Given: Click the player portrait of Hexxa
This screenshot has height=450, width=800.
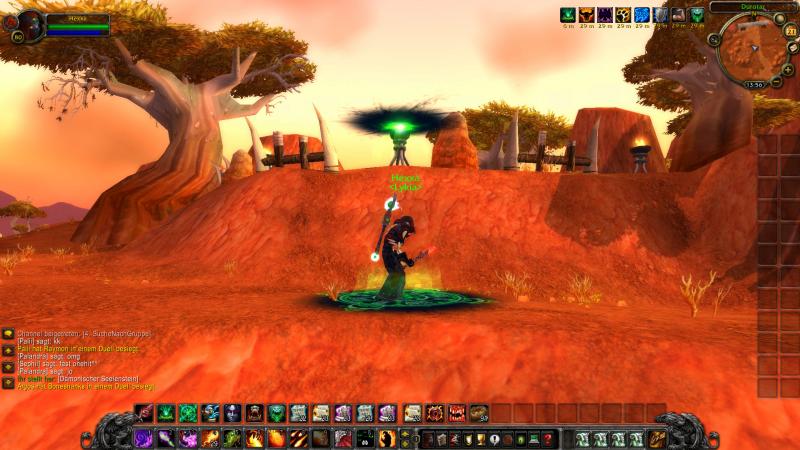Looking at the screenshot, I should [29, 23].
